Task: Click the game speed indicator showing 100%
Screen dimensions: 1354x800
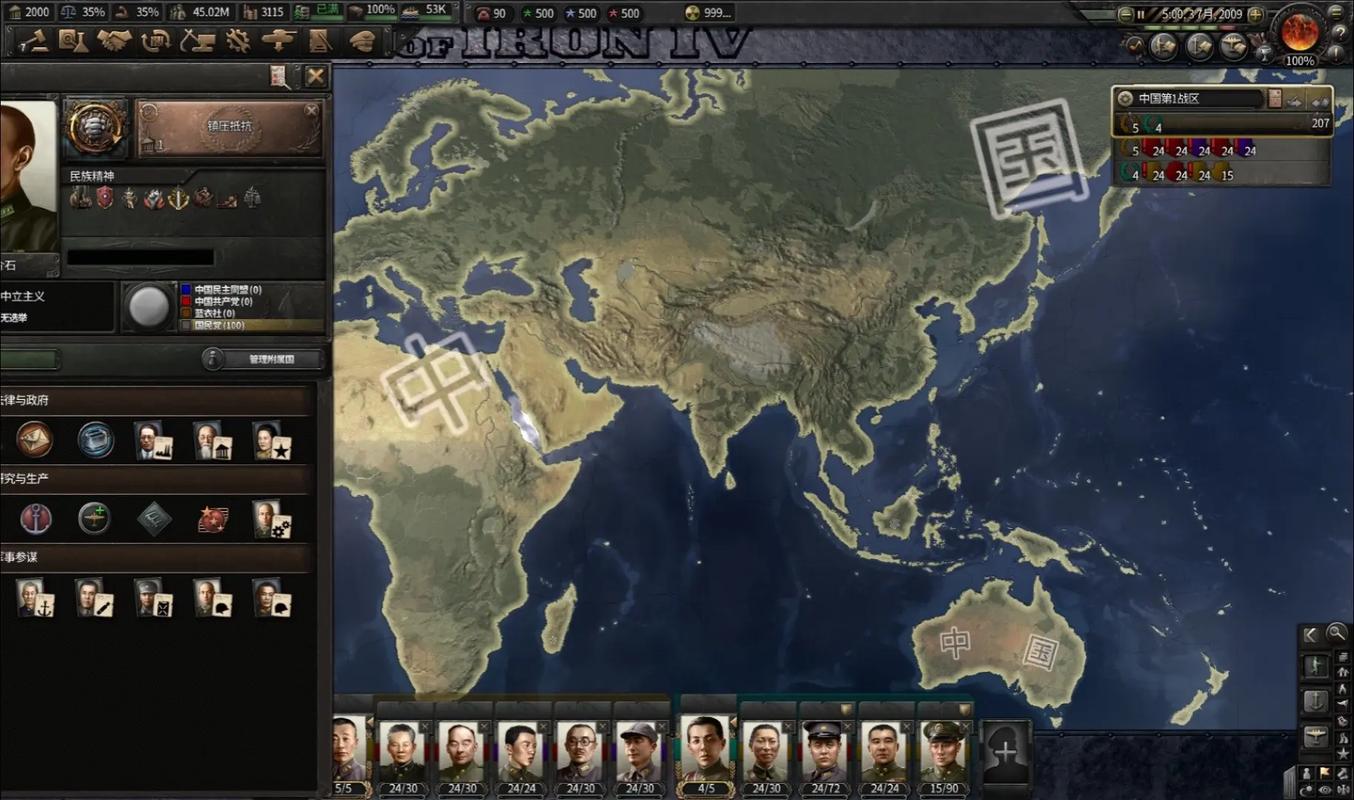Action: 1299,60
